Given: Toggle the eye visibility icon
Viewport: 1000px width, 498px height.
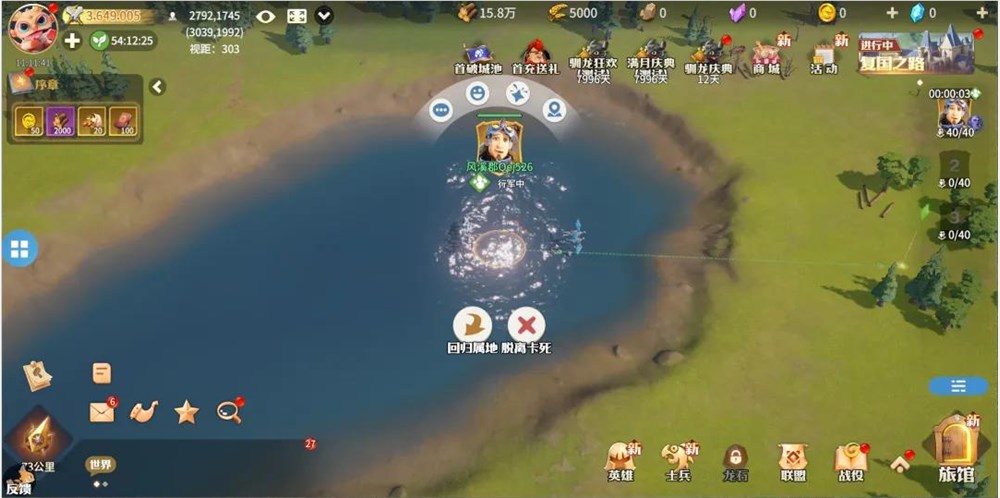Looking at the screenshot, I should [265, 16].
